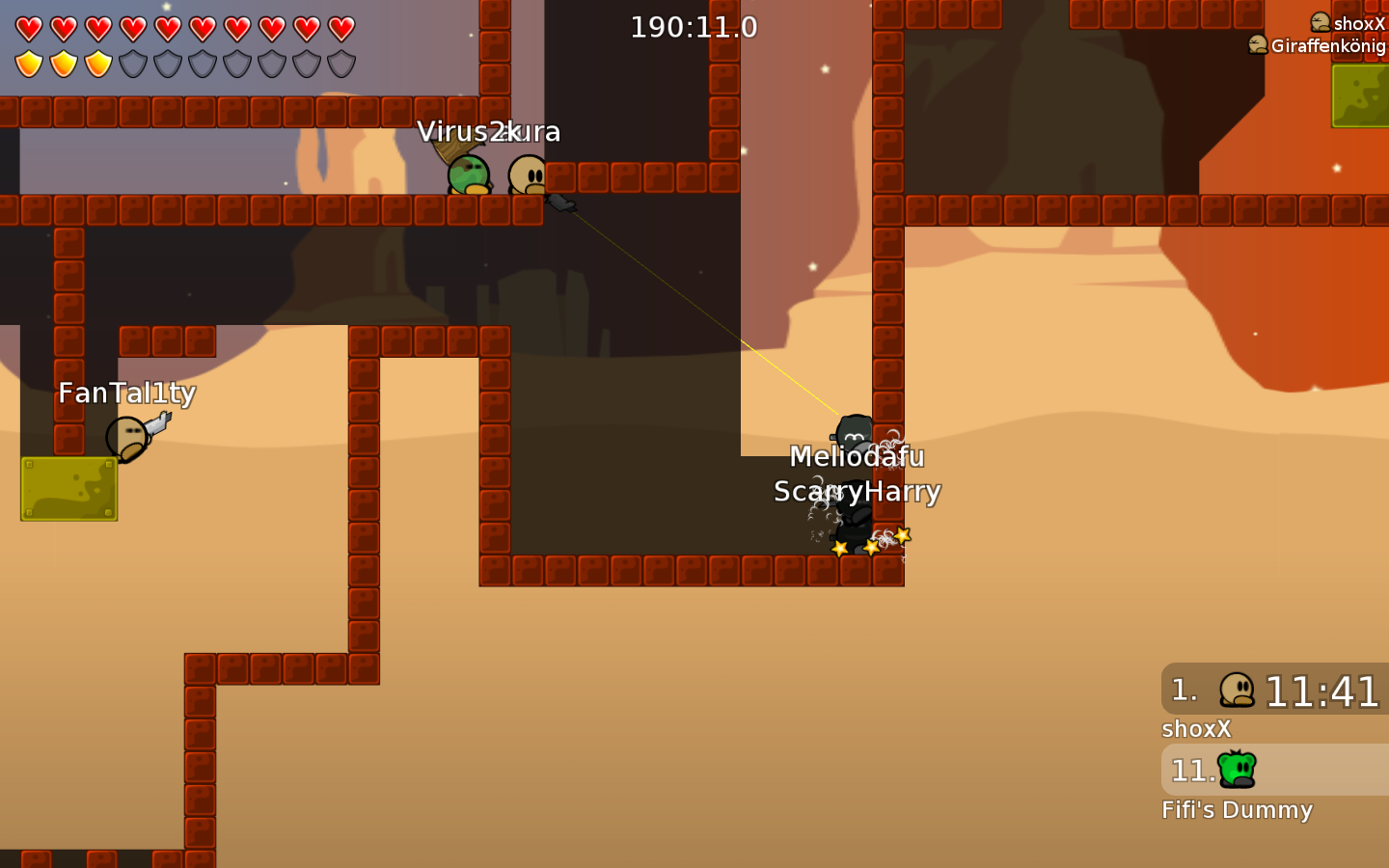This screenshot has width=1389, height=868.
Task: Click an empty gray shield icon
Action: pos(166,66)
